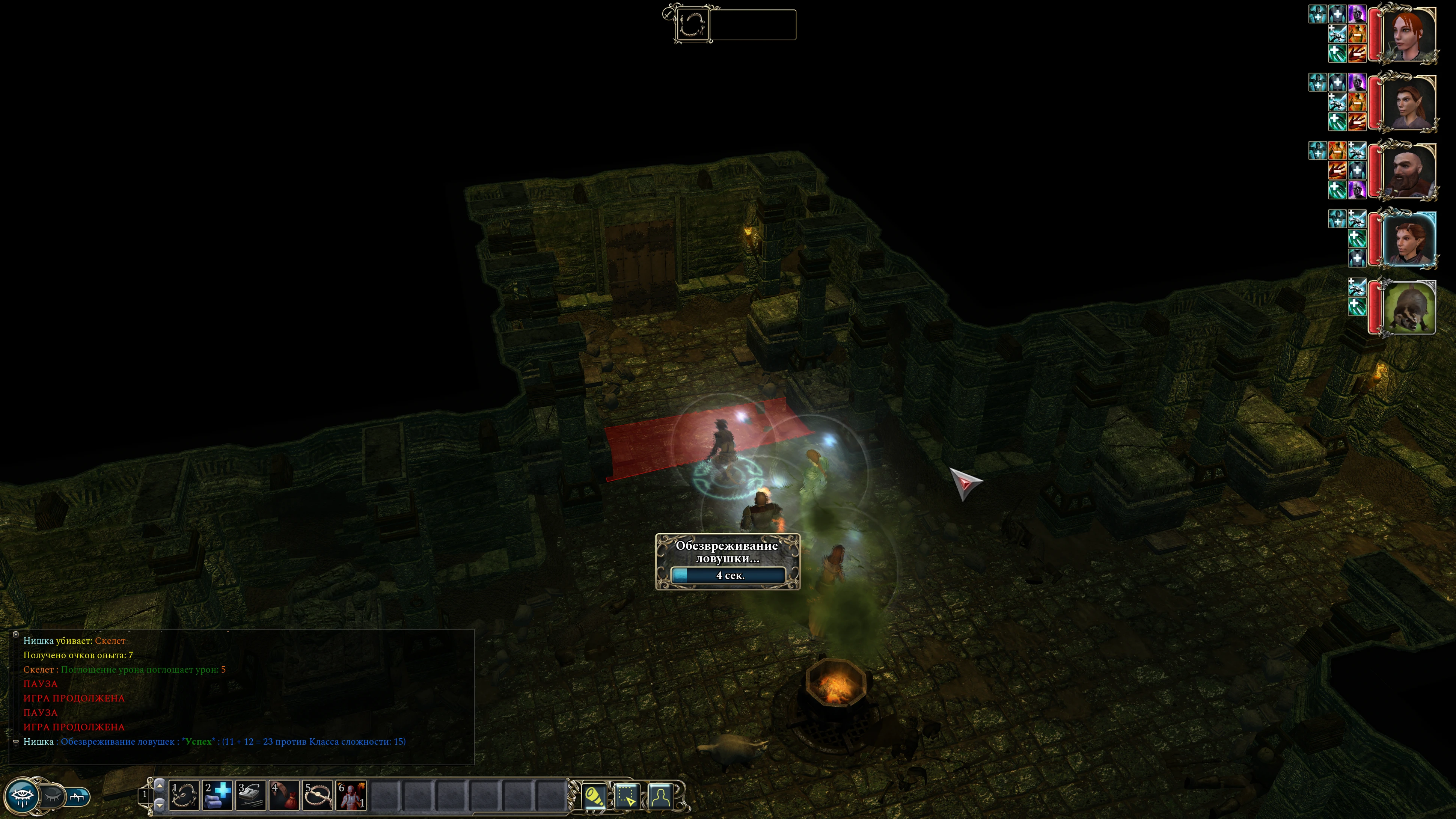Image resolution: width=1456 pixels, height=819 pixels.
Task: Toggle the yellow spyglass search mode button
Action: coord(594,796)
